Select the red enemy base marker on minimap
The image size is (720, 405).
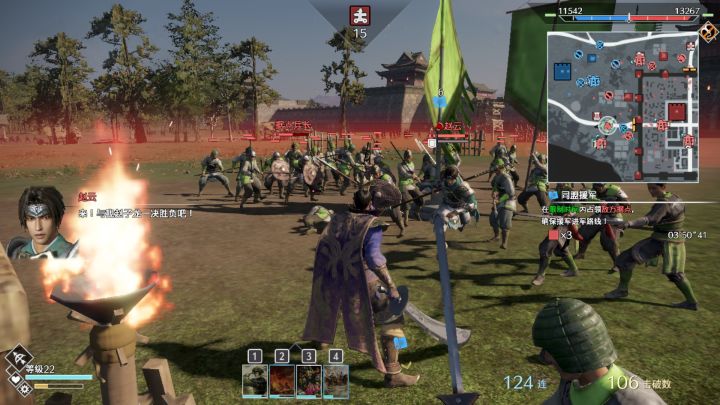click(x=678, y=110)
